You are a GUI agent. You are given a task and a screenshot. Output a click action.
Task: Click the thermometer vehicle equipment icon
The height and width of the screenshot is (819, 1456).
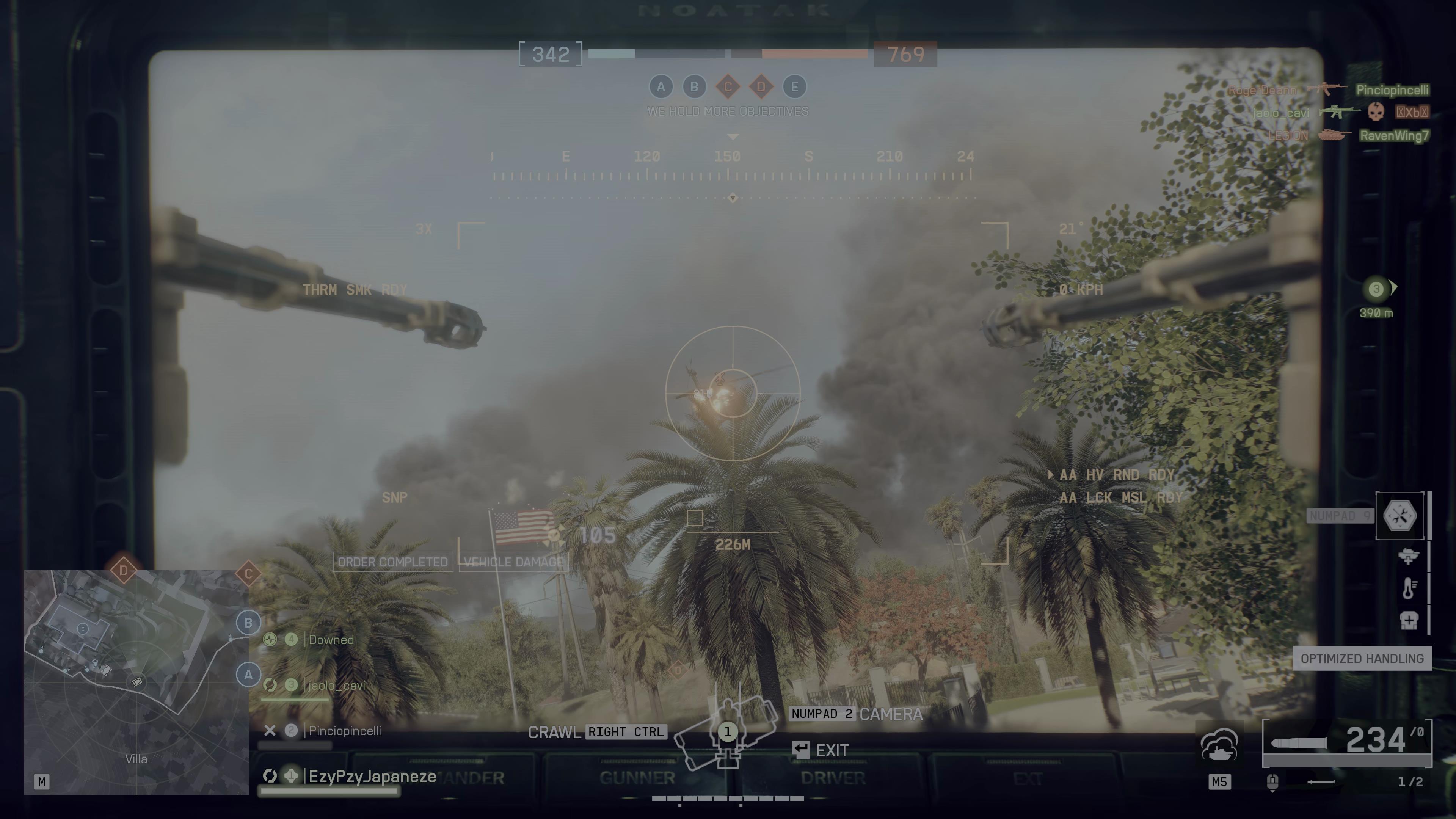1409,588
